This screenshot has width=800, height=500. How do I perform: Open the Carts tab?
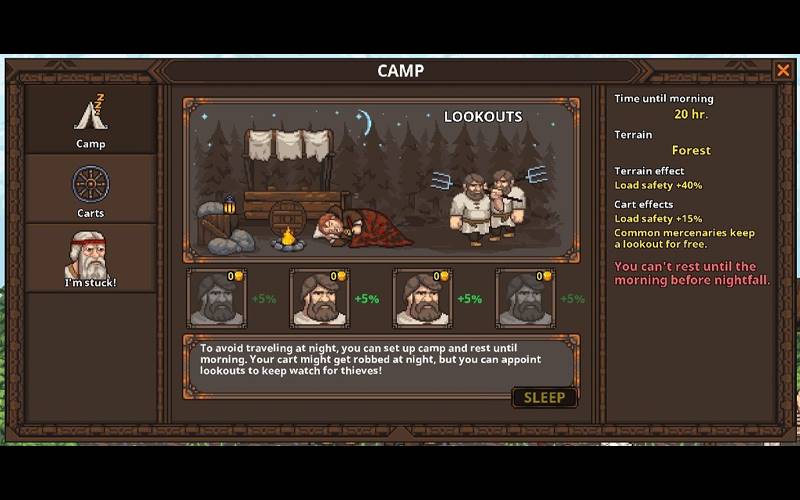coord(90,190)
